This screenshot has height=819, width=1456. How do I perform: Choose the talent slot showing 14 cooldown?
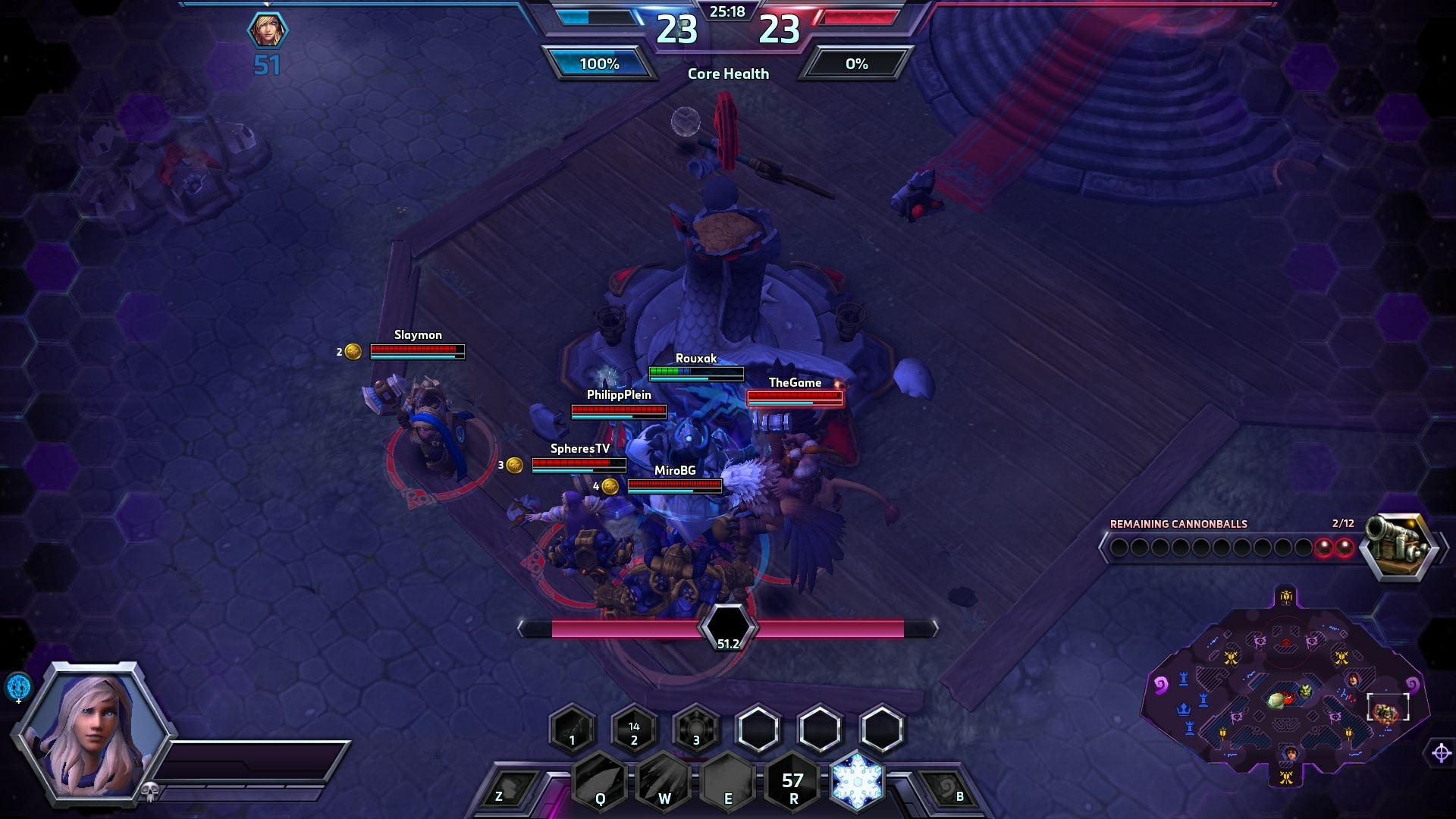[x=634, y=730]
